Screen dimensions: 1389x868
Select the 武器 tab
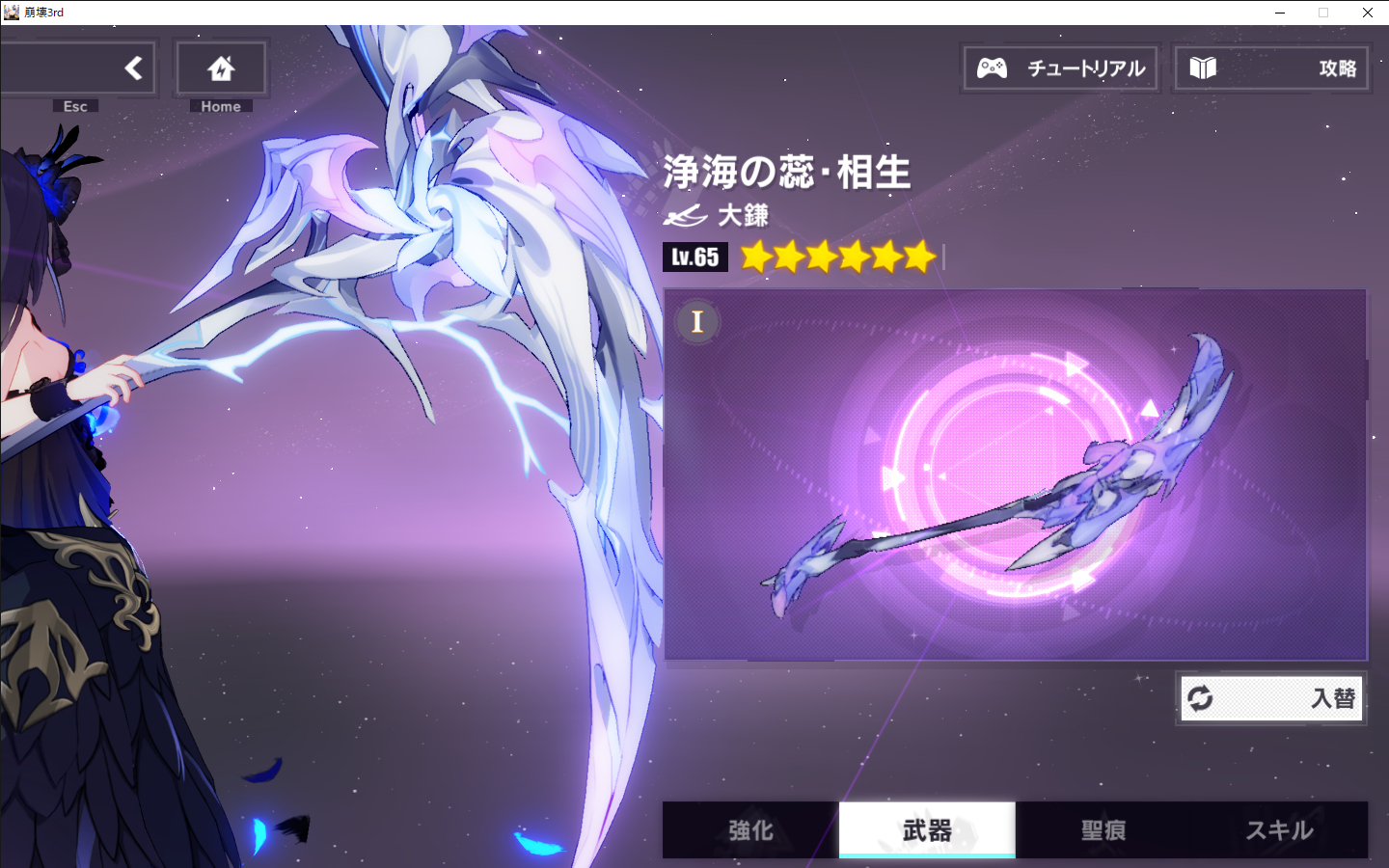[927, 829]
